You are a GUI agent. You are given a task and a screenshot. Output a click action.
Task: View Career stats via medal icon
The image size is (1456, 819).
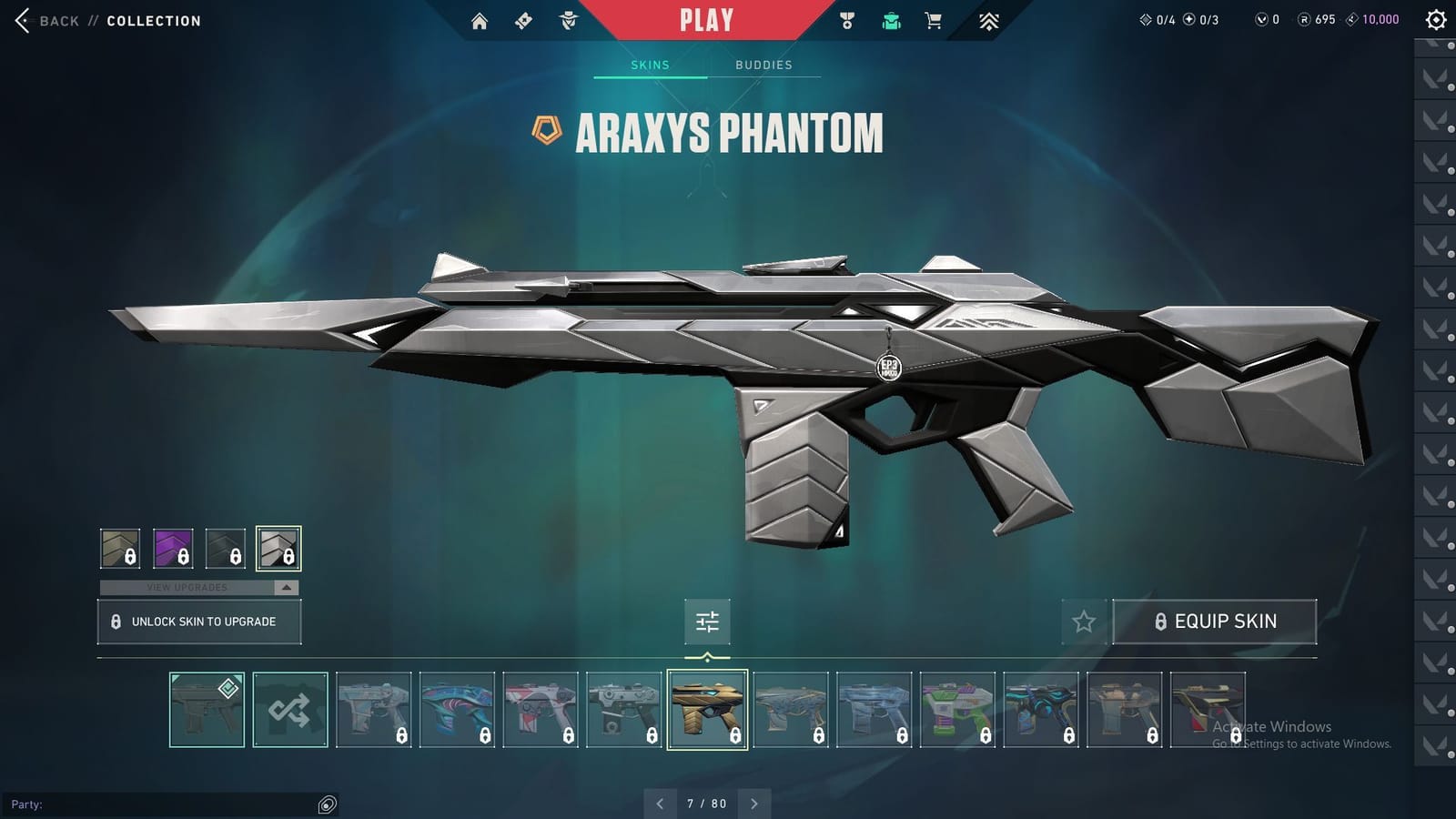point(846,19)
